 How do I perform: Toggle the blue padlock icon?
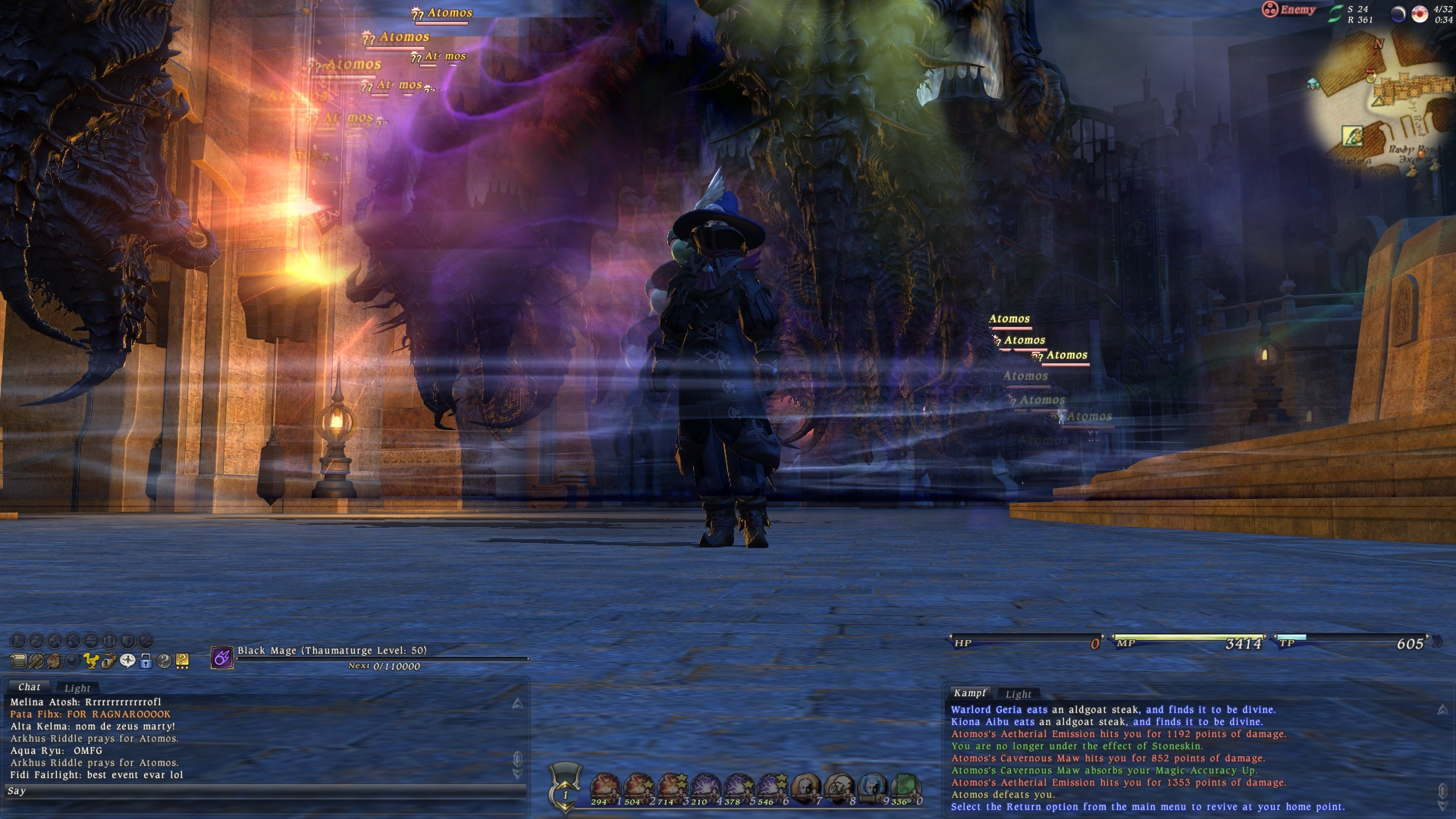click(x=146, y=661)
